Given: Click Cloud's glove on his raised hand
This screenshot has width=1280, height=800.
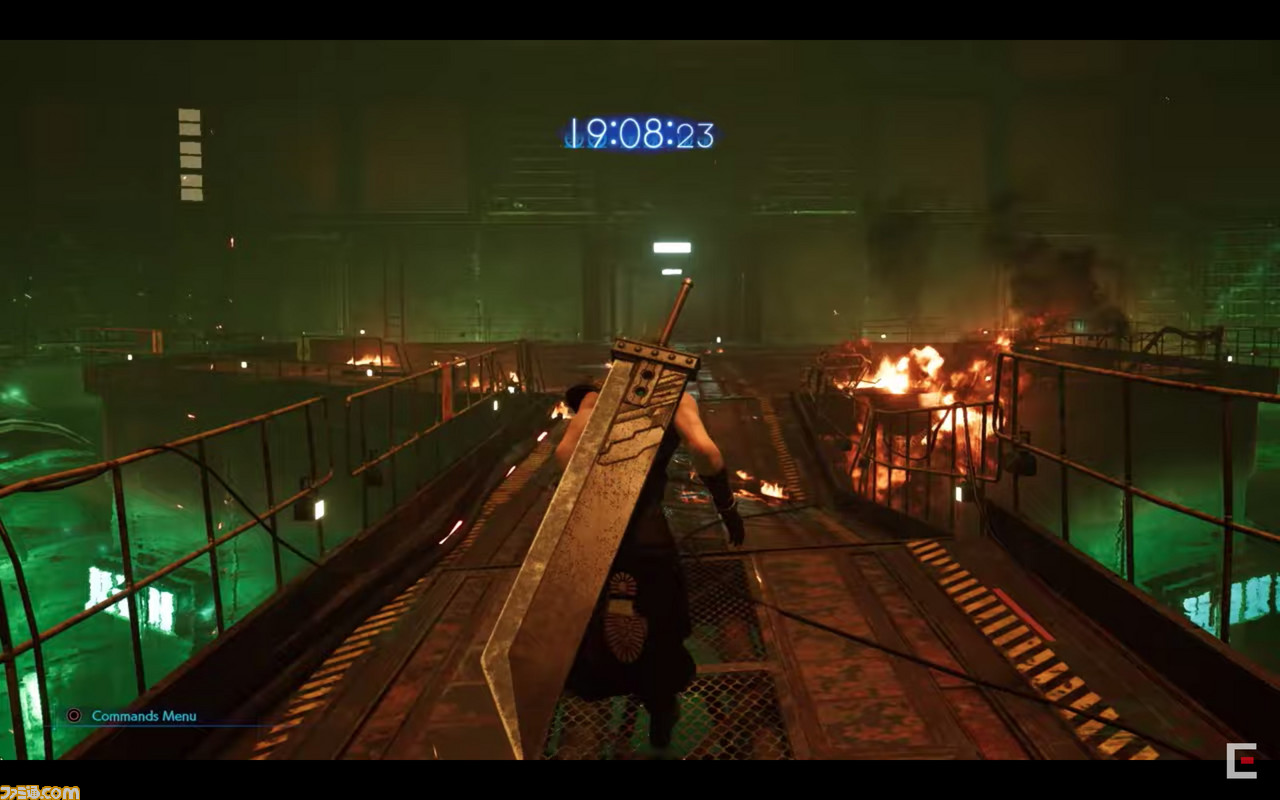Looking at the screenshot, I should click(722, 490).
